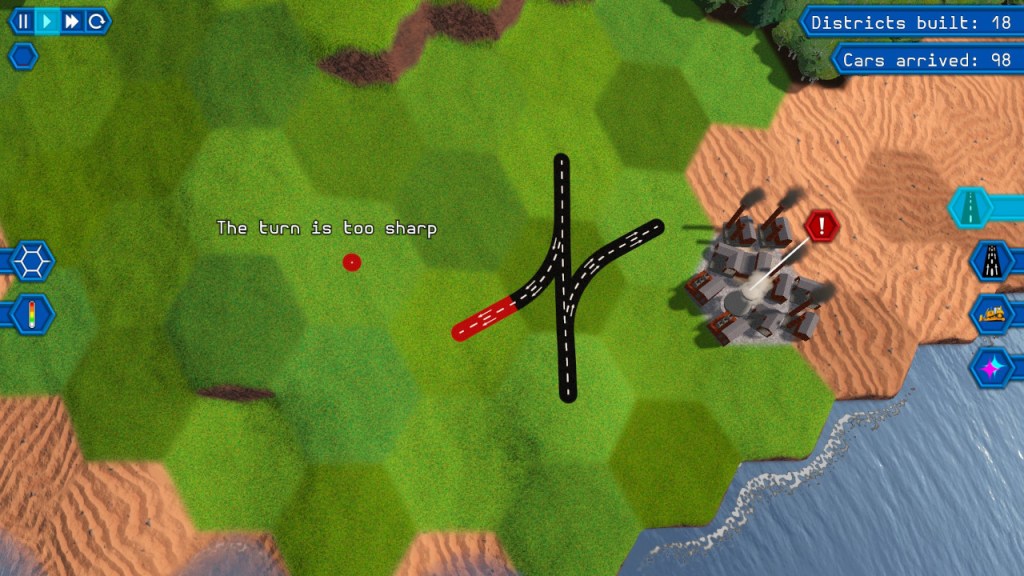1024x576 pixels.
Task: Open the blank hexagon menu button
Action: [23, 56]
